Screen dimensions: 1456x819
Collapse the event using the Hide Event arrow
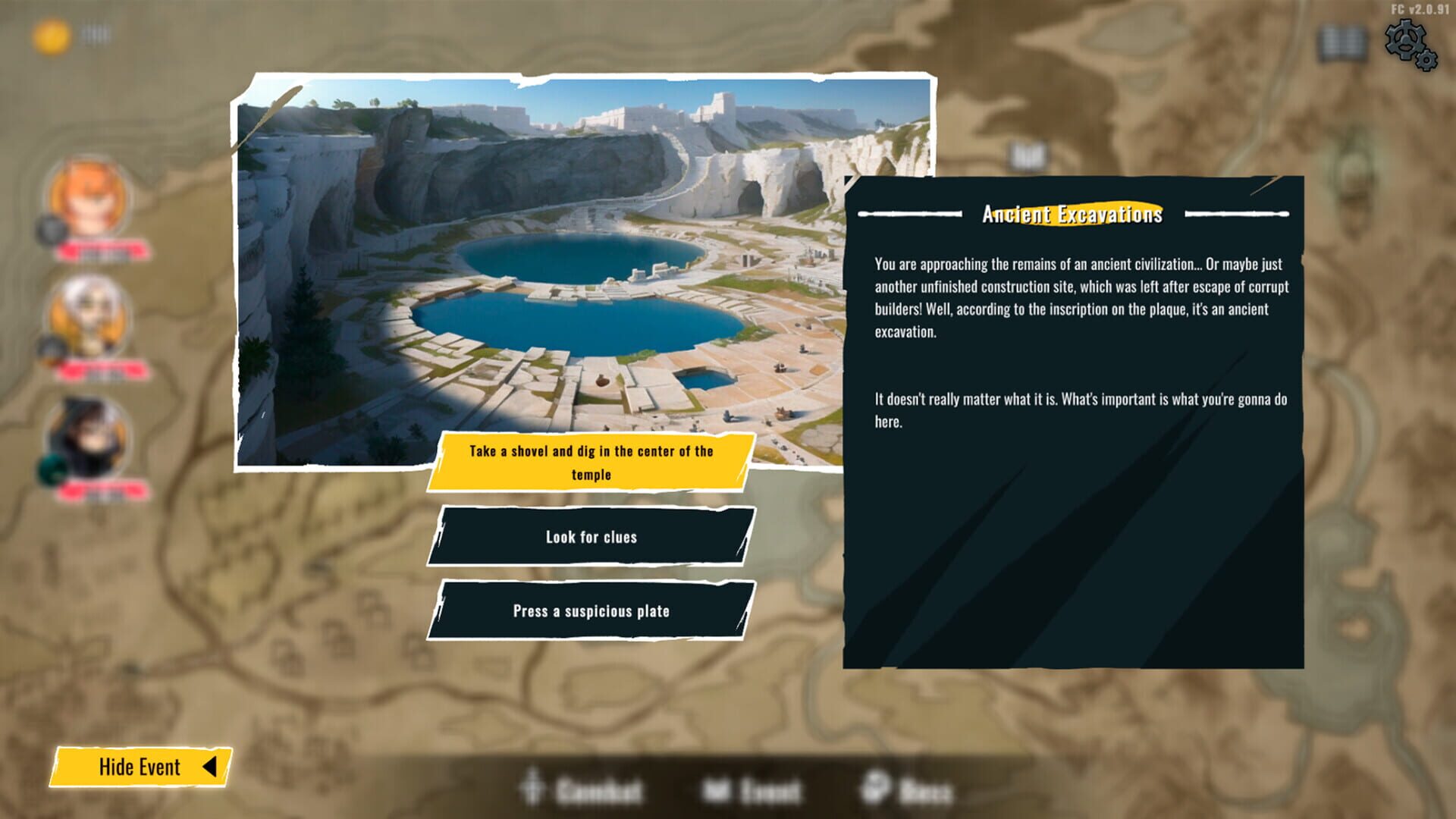pos(213,767)
